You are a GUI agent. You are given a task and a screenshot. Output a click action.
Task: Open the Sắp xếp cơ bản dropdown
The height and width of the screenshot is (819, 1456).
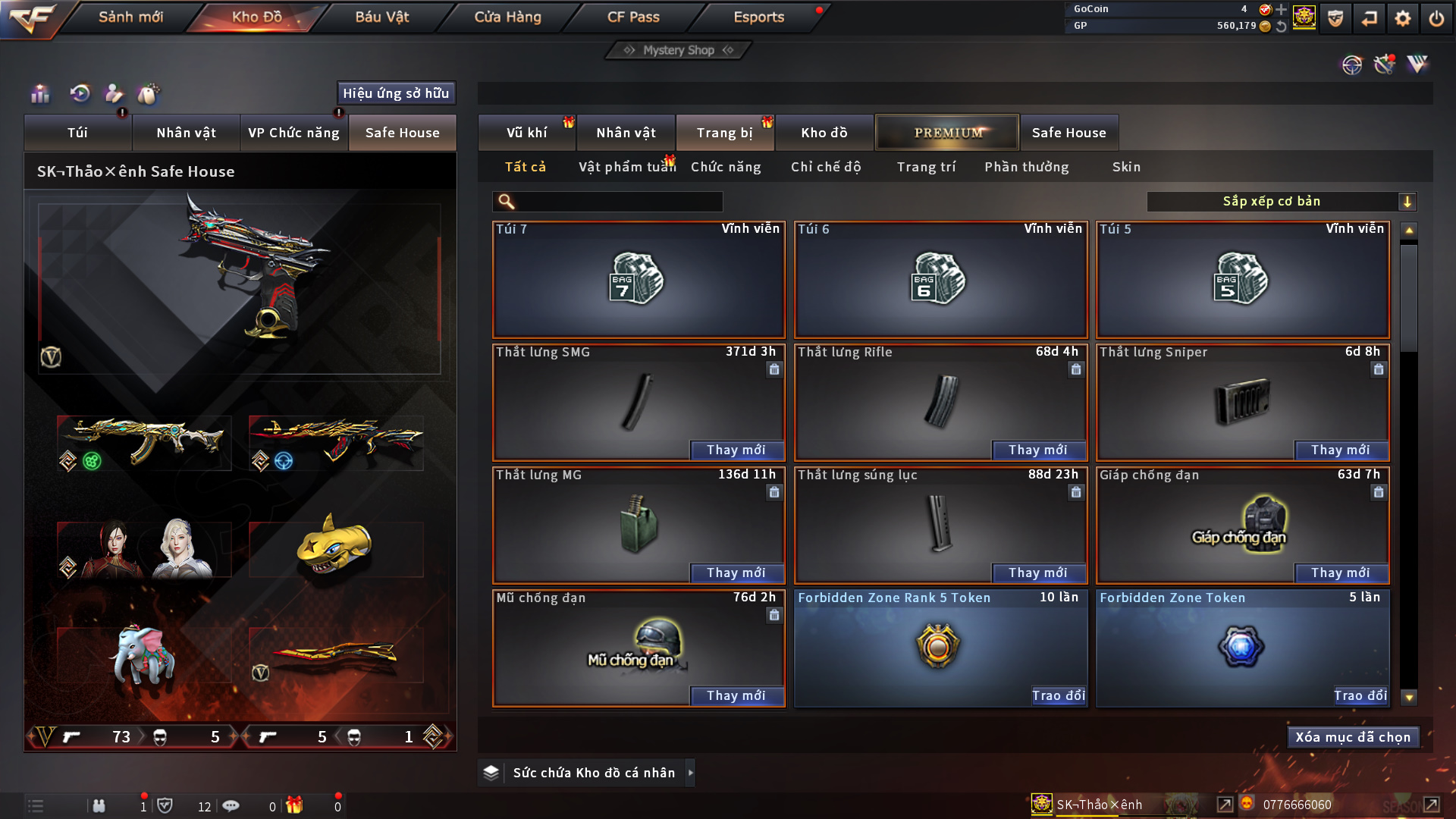[x=1281, y=202]
